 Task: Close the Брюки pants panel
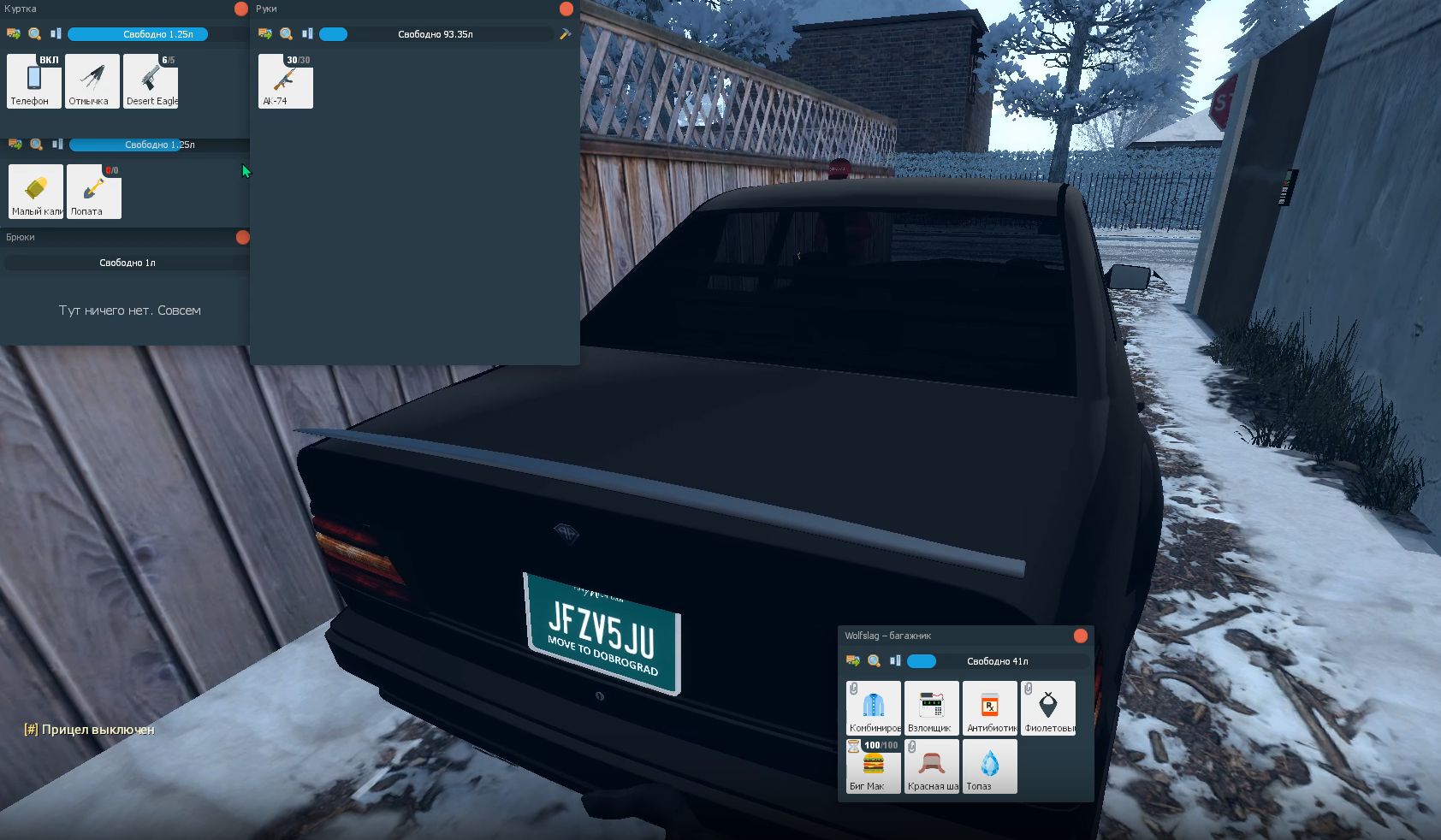point(242,237)
